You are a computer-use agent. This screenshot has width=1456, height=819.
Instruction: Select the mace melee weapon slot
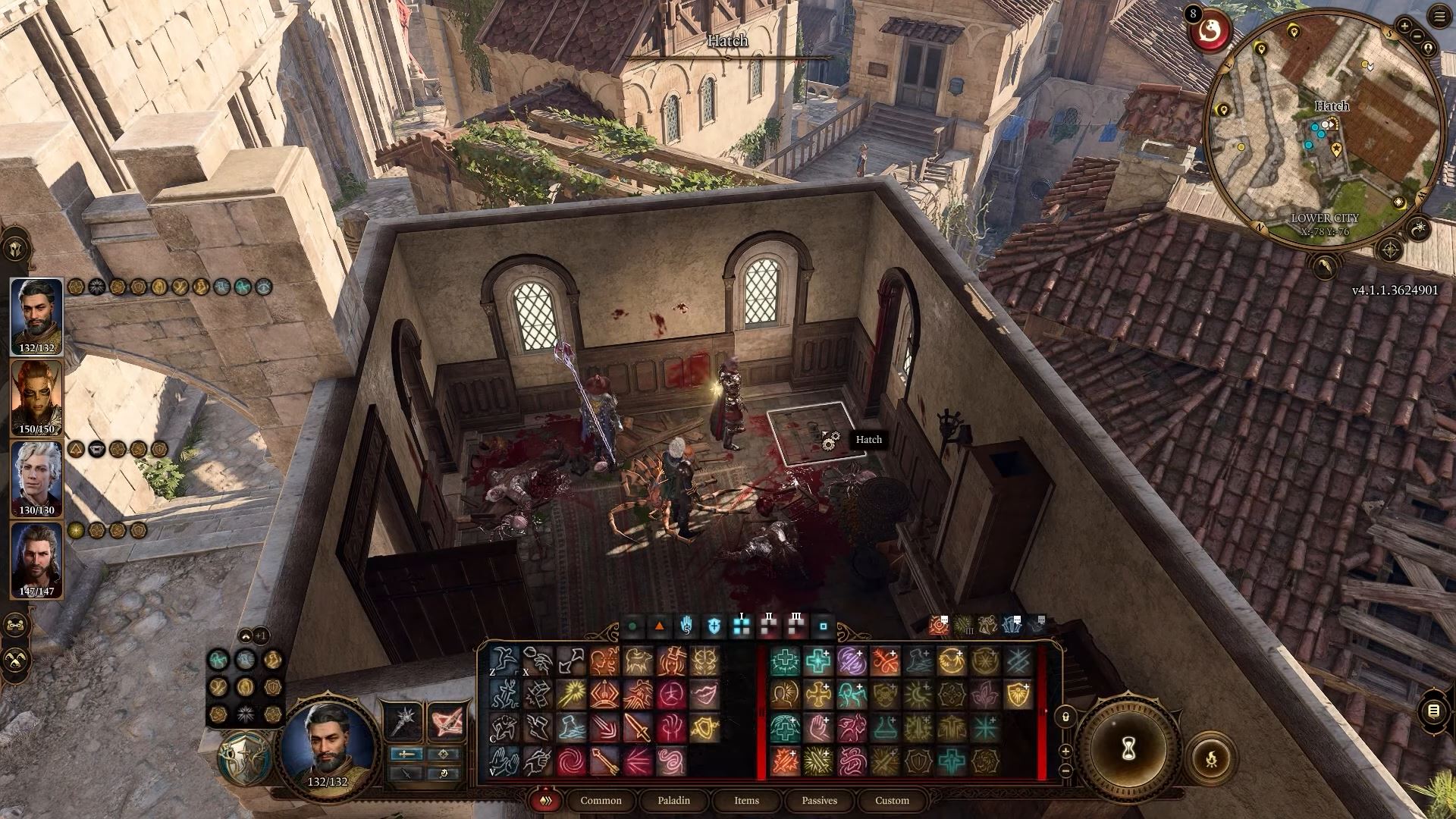click(404, 720)
